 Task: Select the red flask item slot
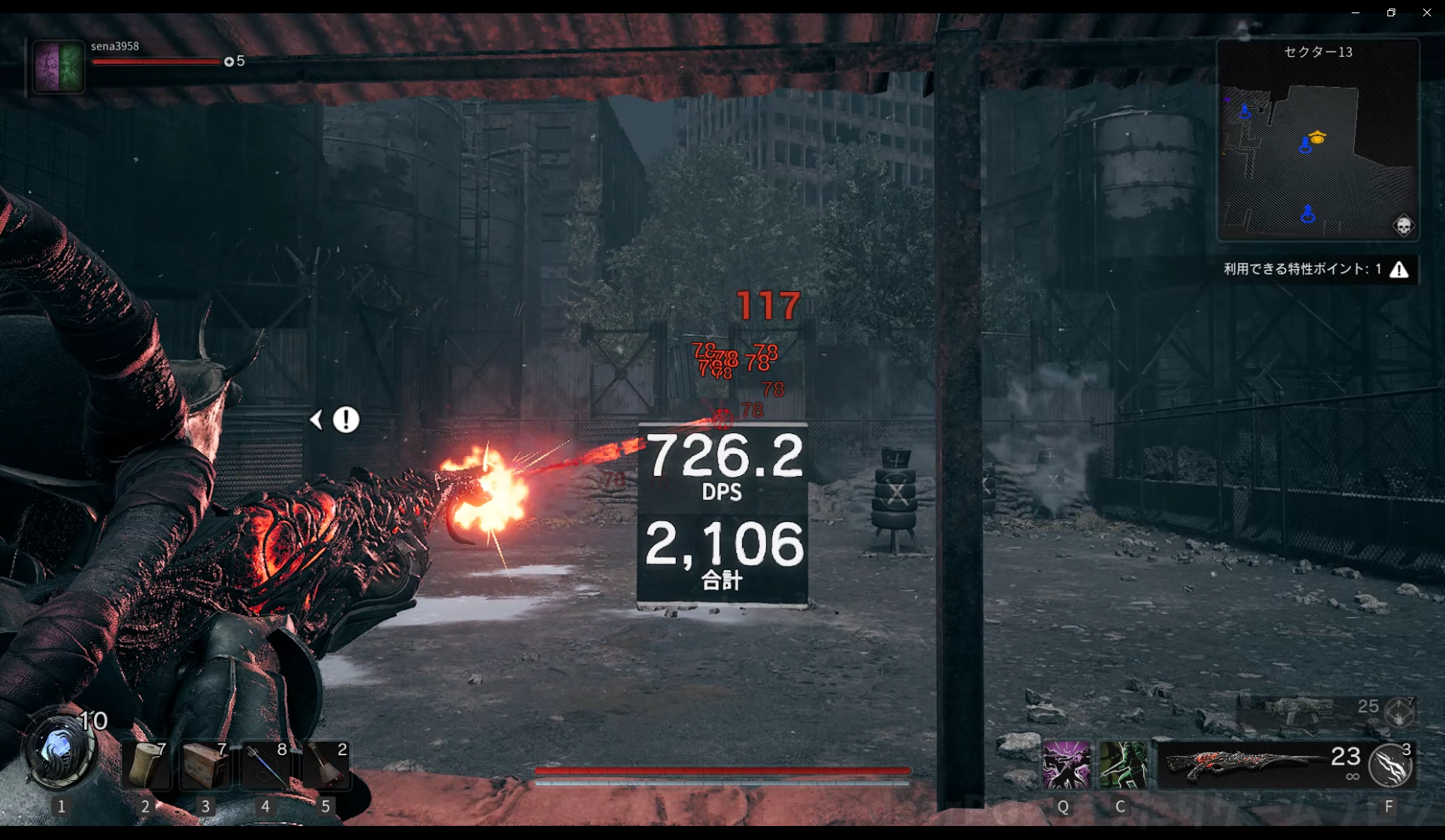click(326, 765)
